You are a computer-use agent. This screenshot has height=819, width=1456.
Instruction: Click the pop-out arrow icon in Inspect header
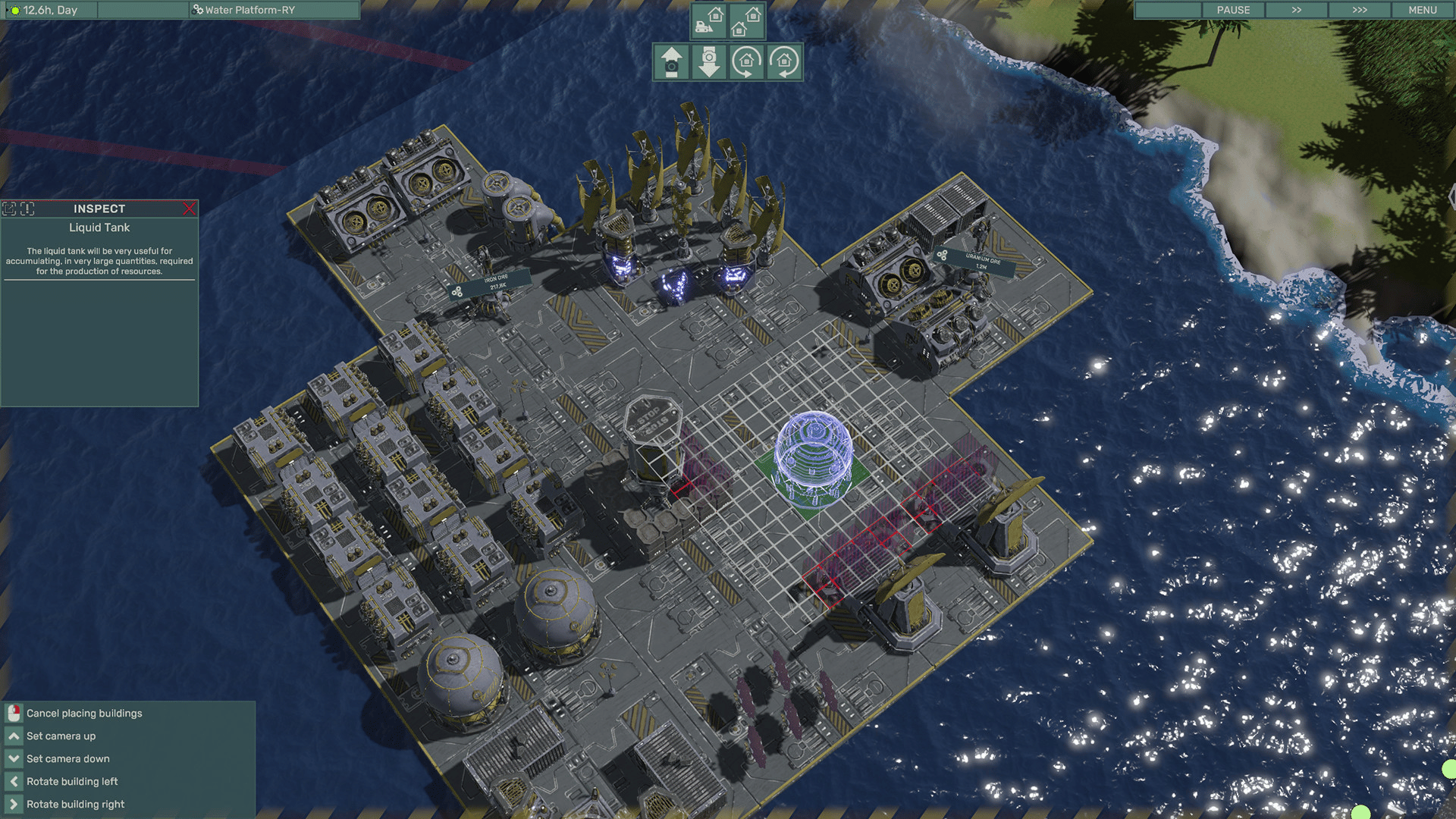click(9, 209)
